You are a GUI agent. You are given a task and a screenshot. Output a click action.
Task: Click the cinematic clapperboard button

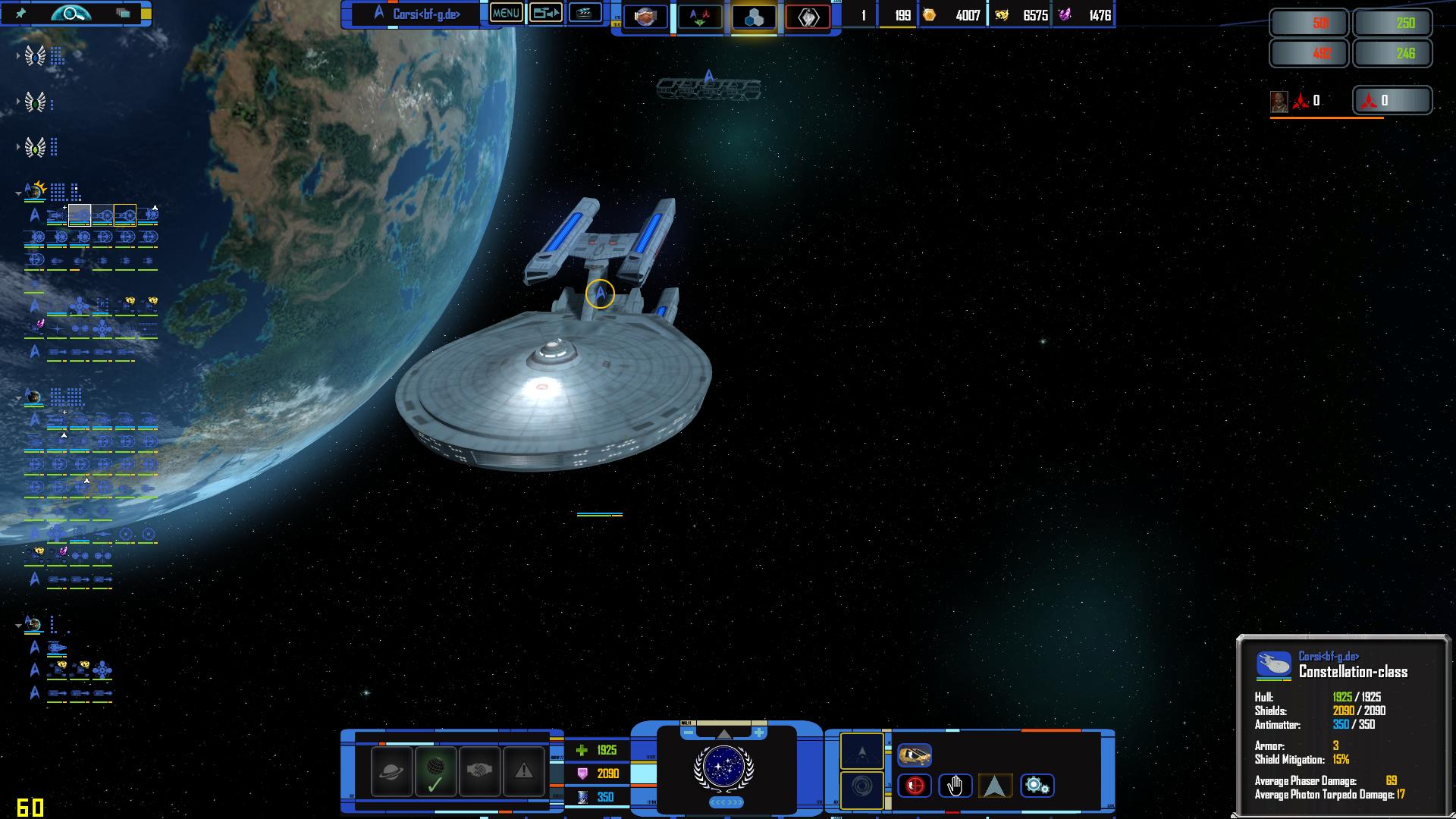(x=585, y=13)
